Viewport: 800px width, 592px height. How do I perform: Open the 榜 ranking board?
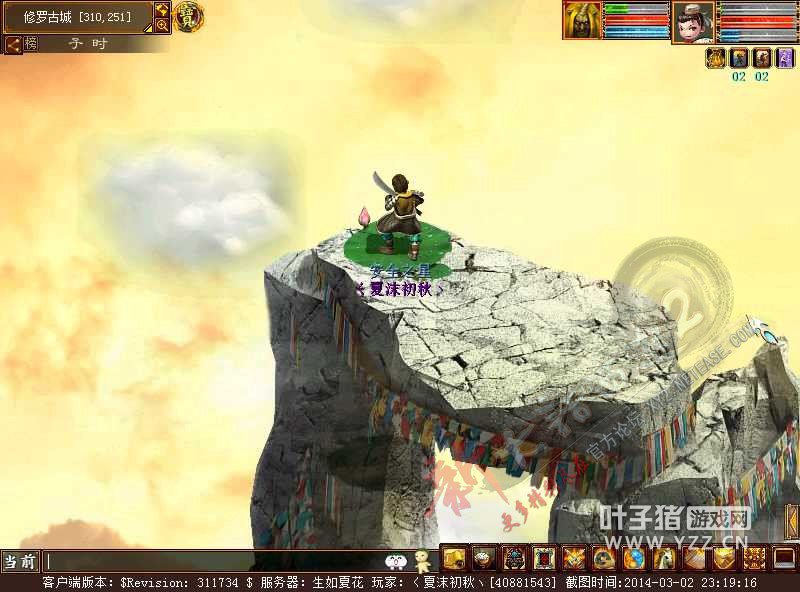[31, 44]
